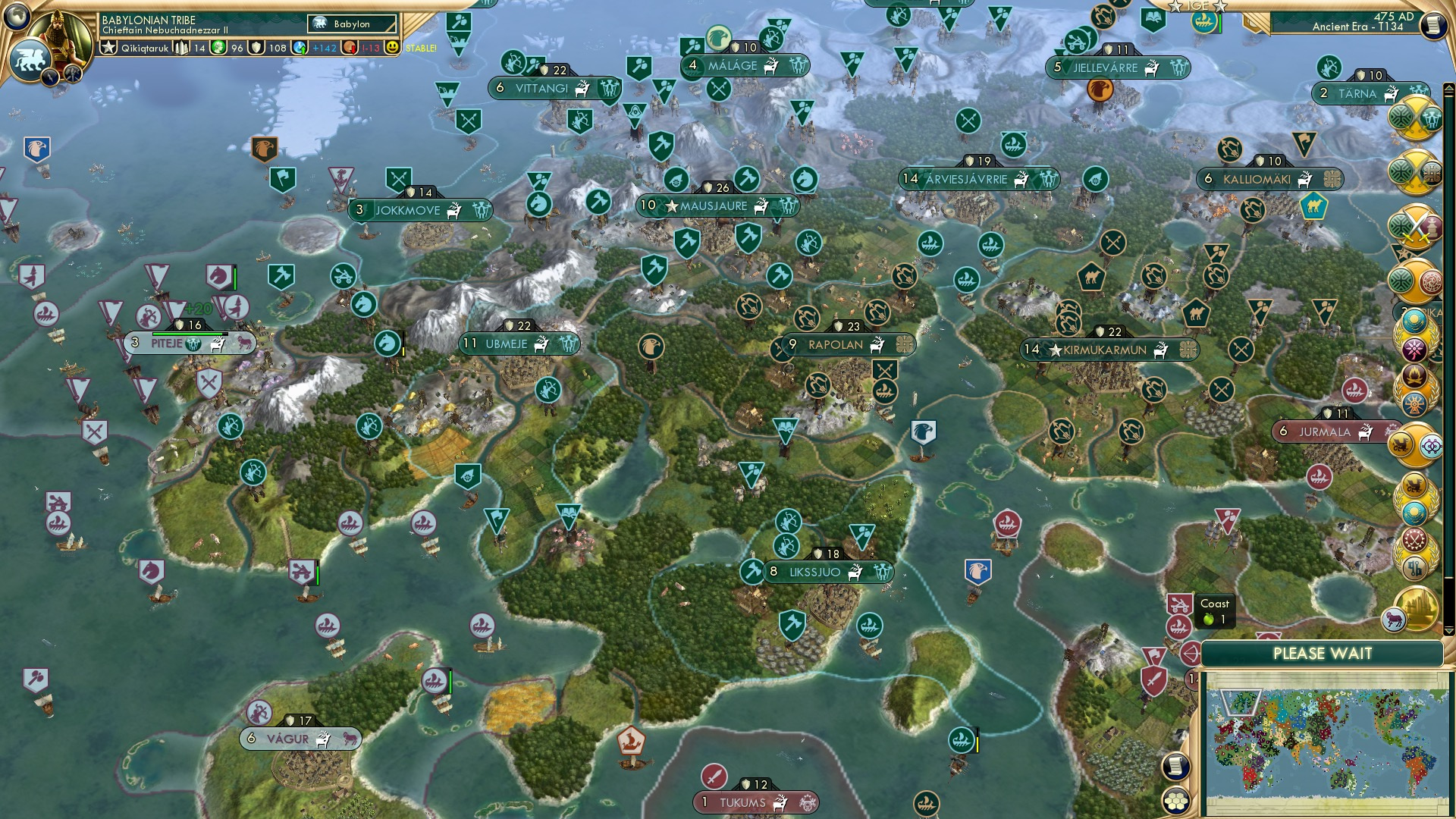1456x819 pixels.
Task: Select the Babylon winged-lion civilization emblem top-left
Action: (x=32, y=61)
